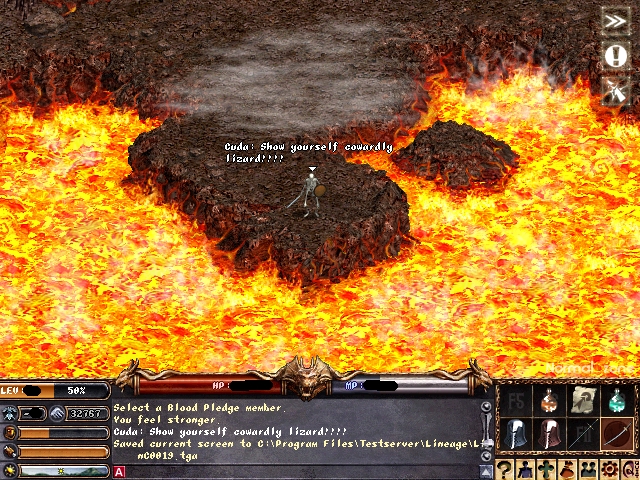Select the red helmet quickslot
Viewport: 640px width, 480px height.
pyautogui.click(x=549, y=435)
